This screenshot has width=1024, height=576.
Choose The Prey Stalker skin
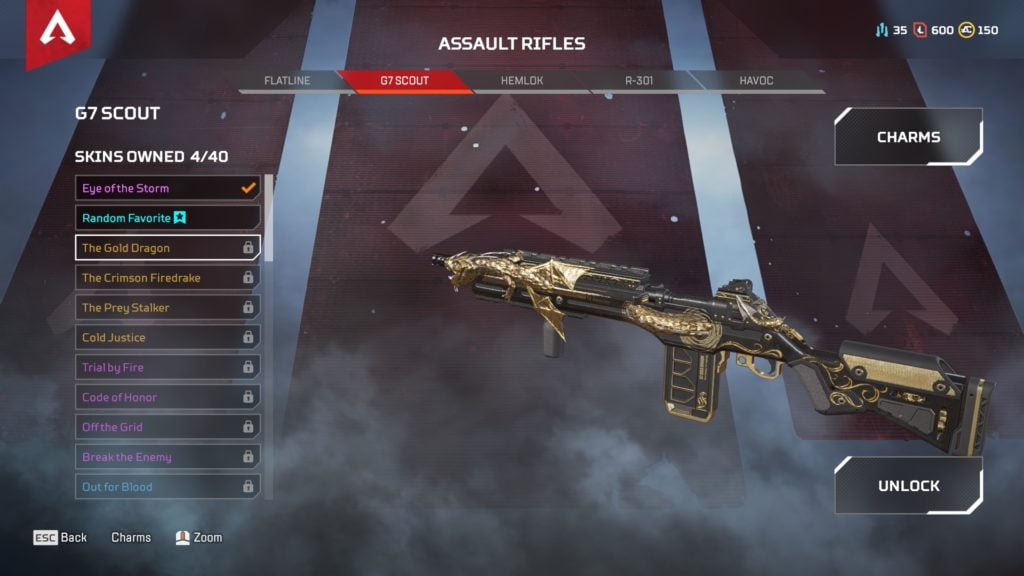(167, 308)
